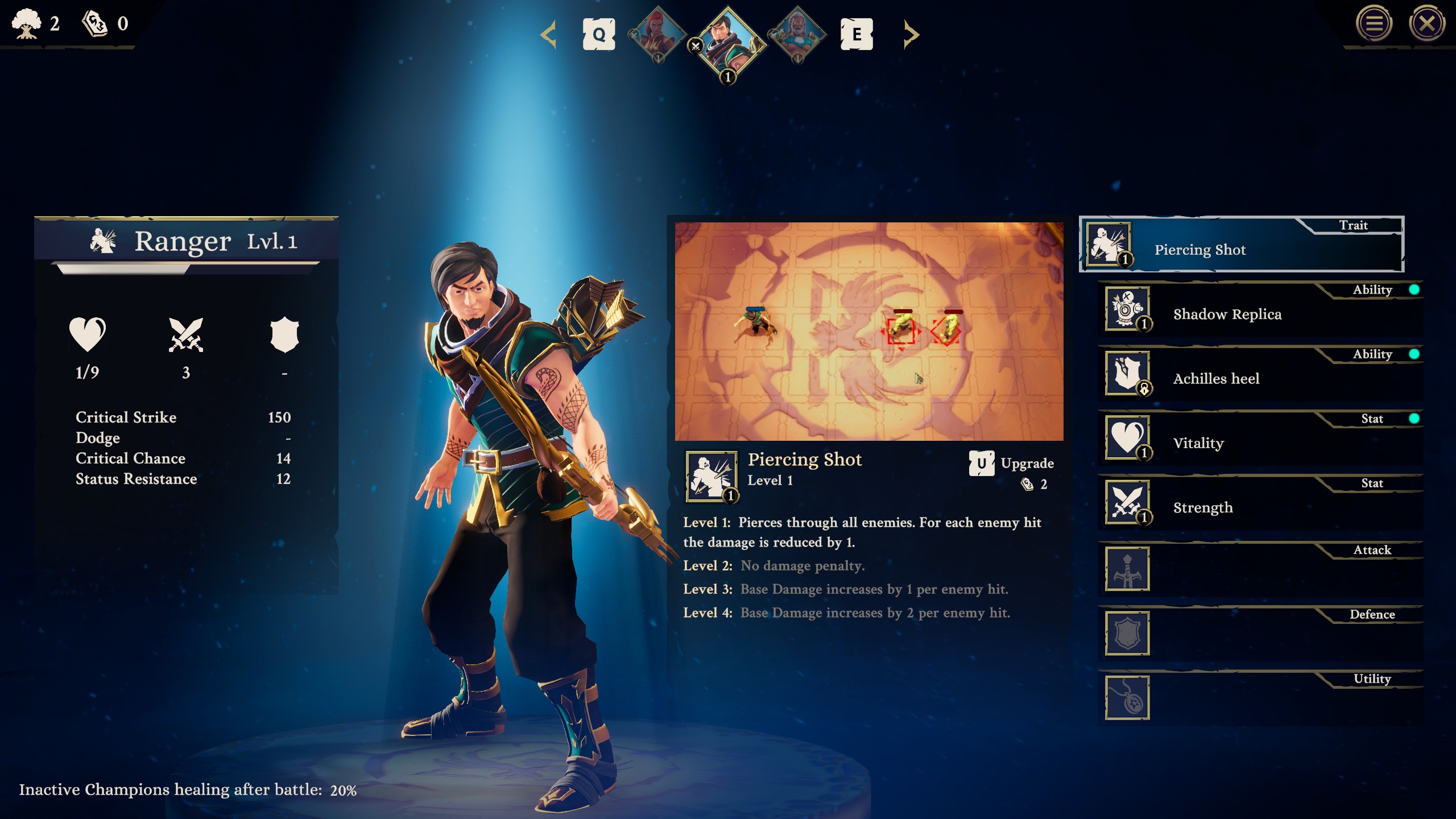Select the white-bearded champion portrait
1456x819 pixels.
(x=797, y=34)
